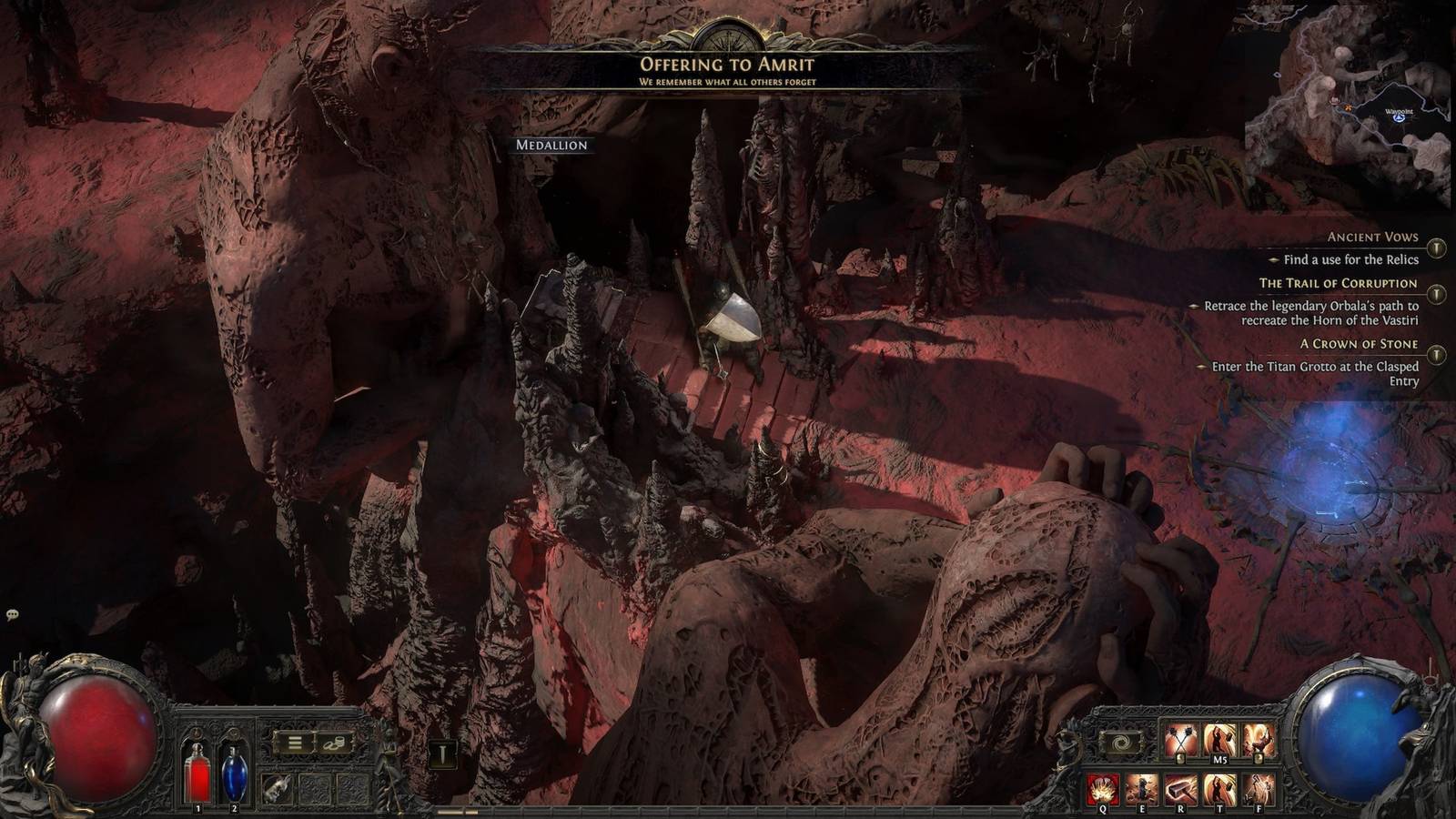The image size is (1456, 819).
Task: Open the hamburger game menu icon
Action: (295, 743)
